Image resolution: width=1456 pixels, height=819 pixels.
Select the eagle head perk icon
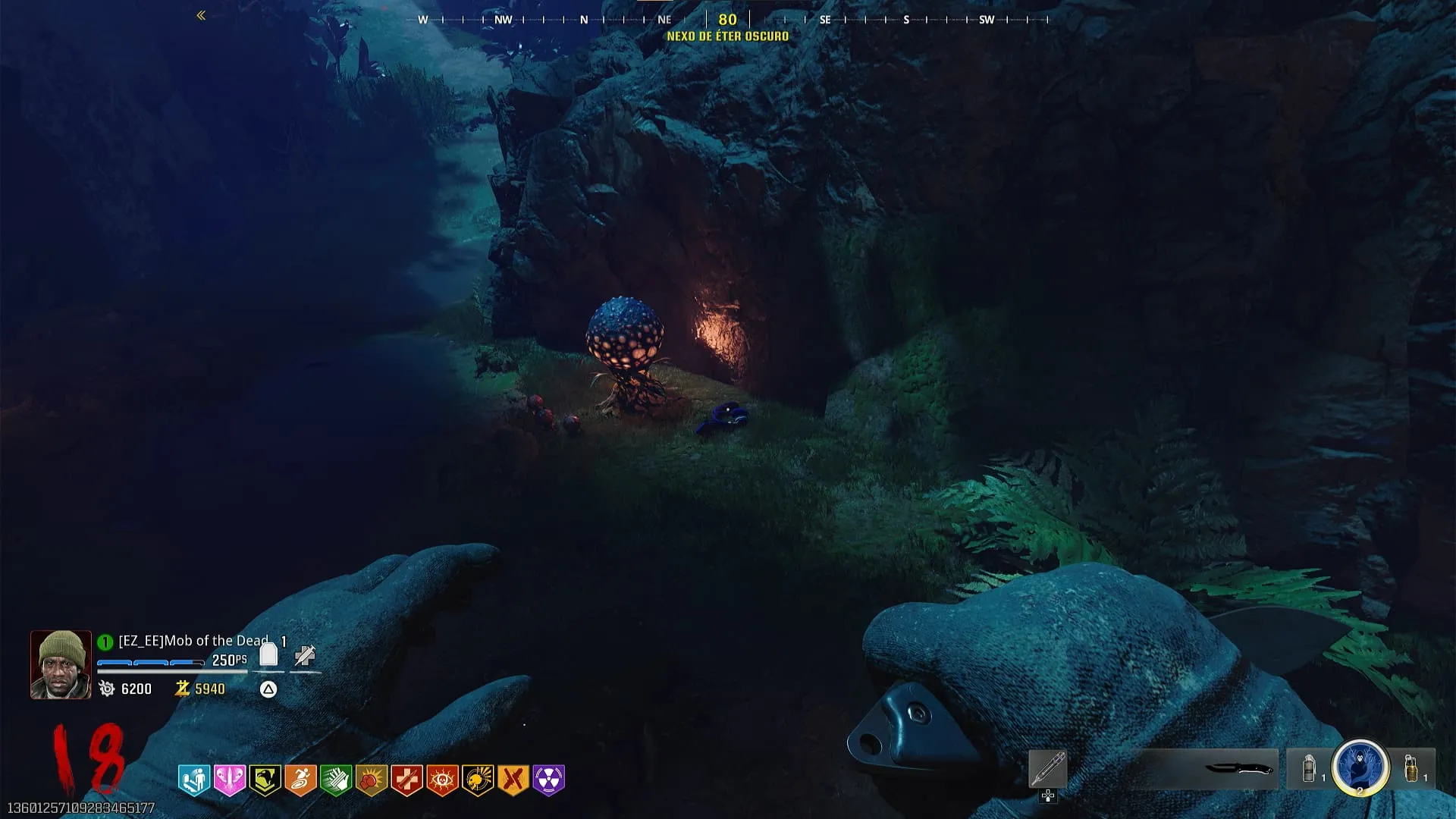click(265, 780)
